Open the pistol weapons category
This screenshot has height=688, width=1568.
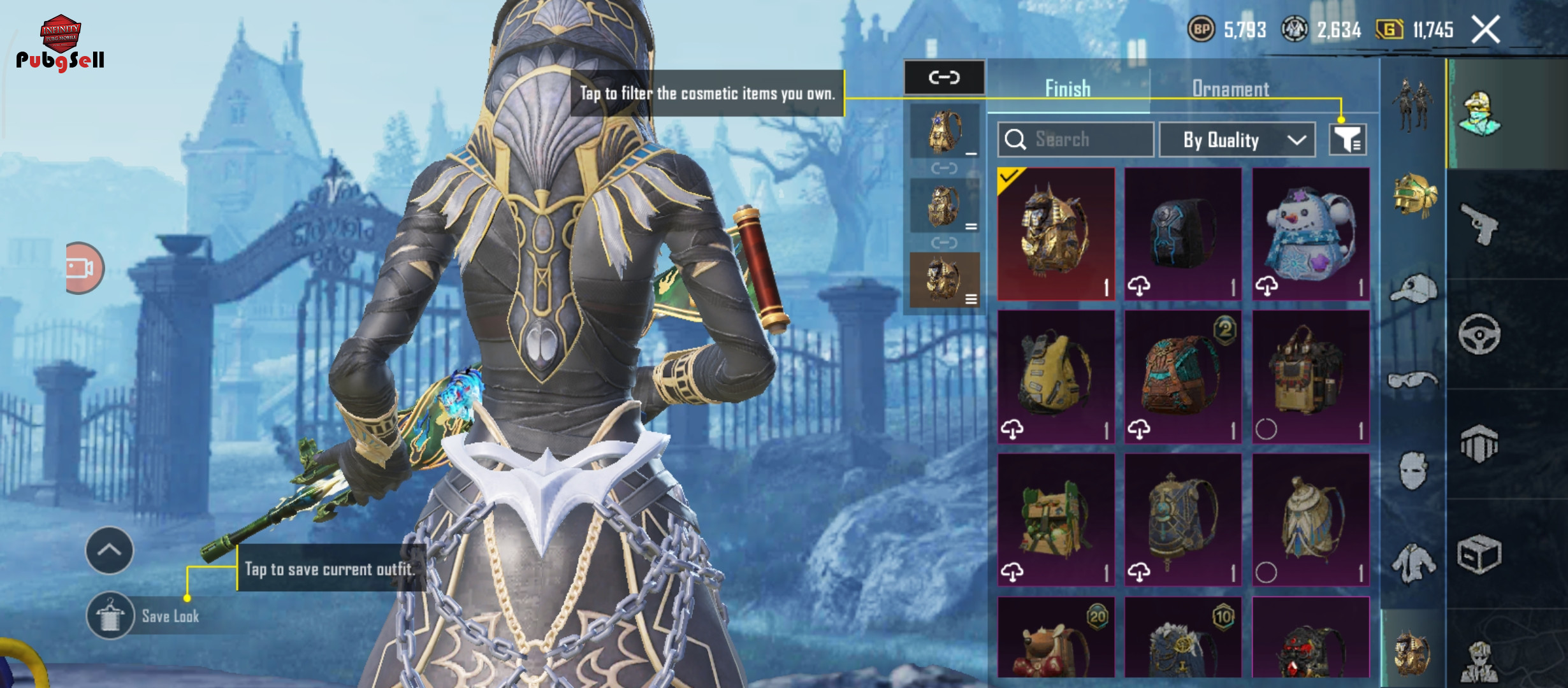pyautogui.click(x=1479, y=224)
